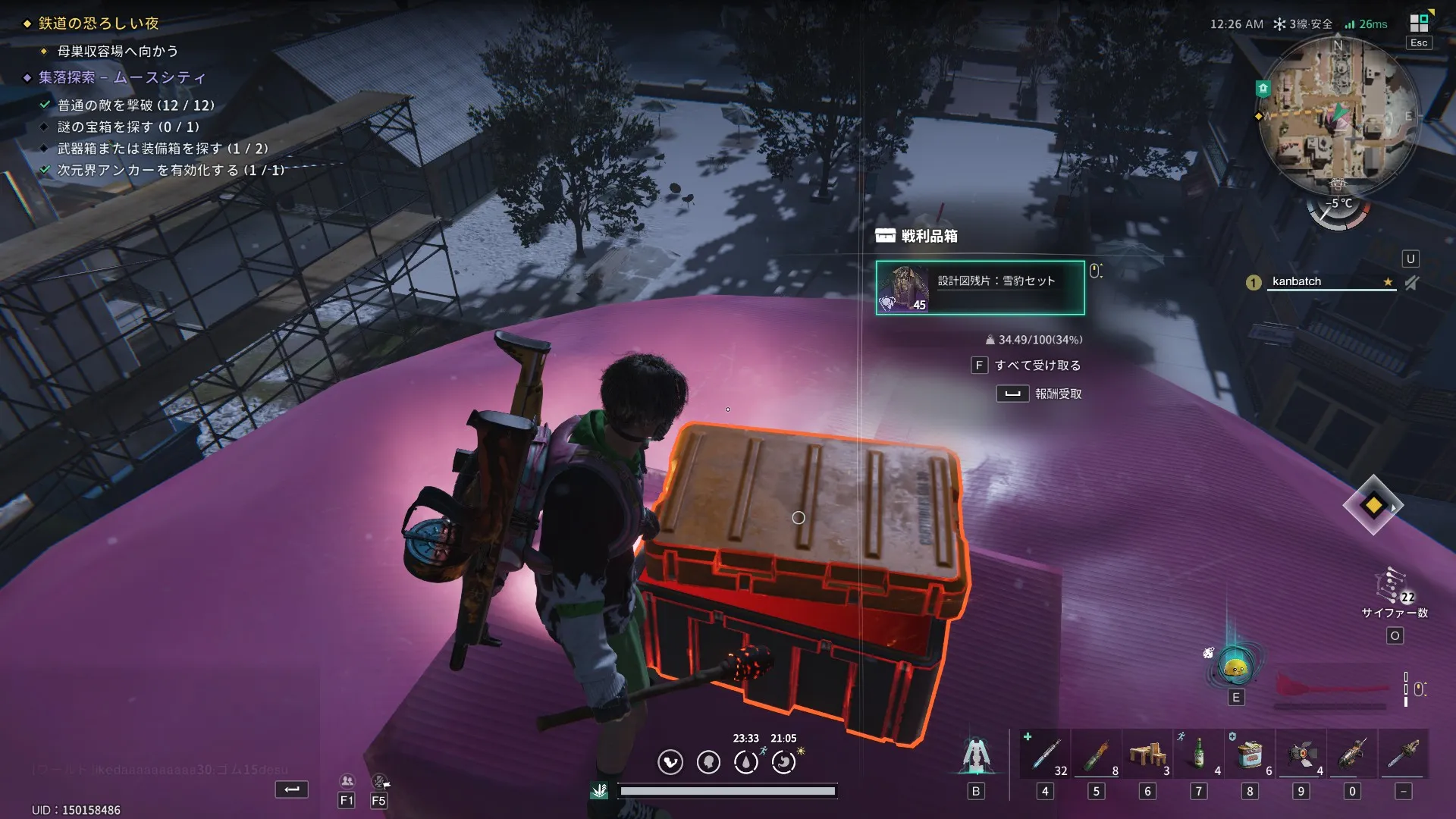1456x819 pixels.
Task: Click すべて受け取る to take all loot
Action: [1037, 366]
